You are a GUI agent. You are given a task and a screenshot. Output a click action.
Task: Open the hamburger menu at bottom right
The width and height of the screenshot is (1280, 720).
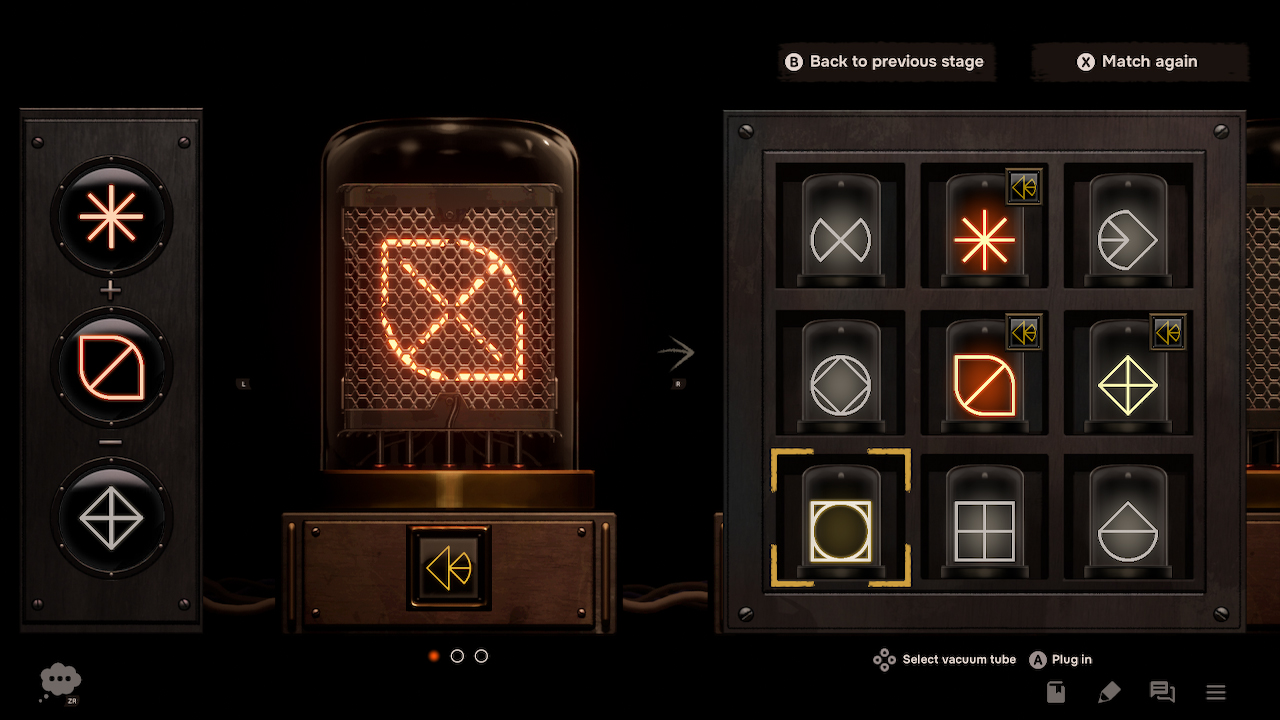point(1216,691)
